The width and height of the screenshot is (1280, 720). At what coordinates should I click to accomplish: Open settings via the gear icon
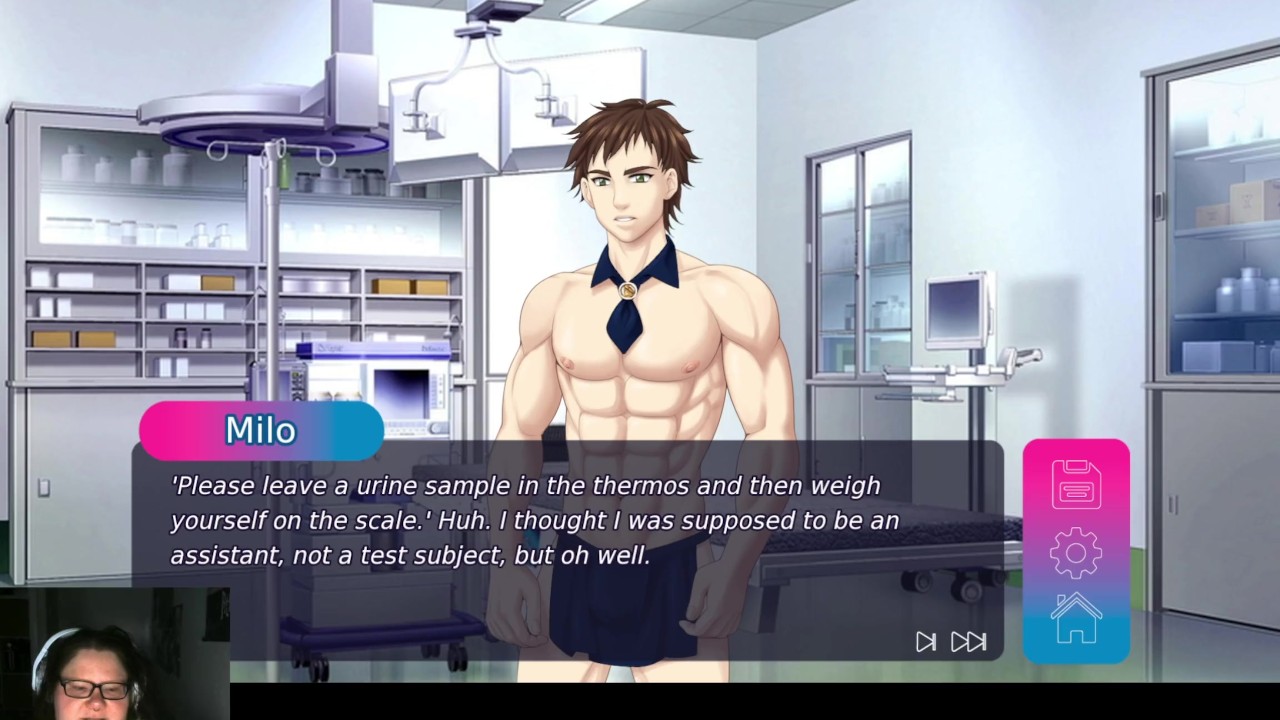(1076, 552)
